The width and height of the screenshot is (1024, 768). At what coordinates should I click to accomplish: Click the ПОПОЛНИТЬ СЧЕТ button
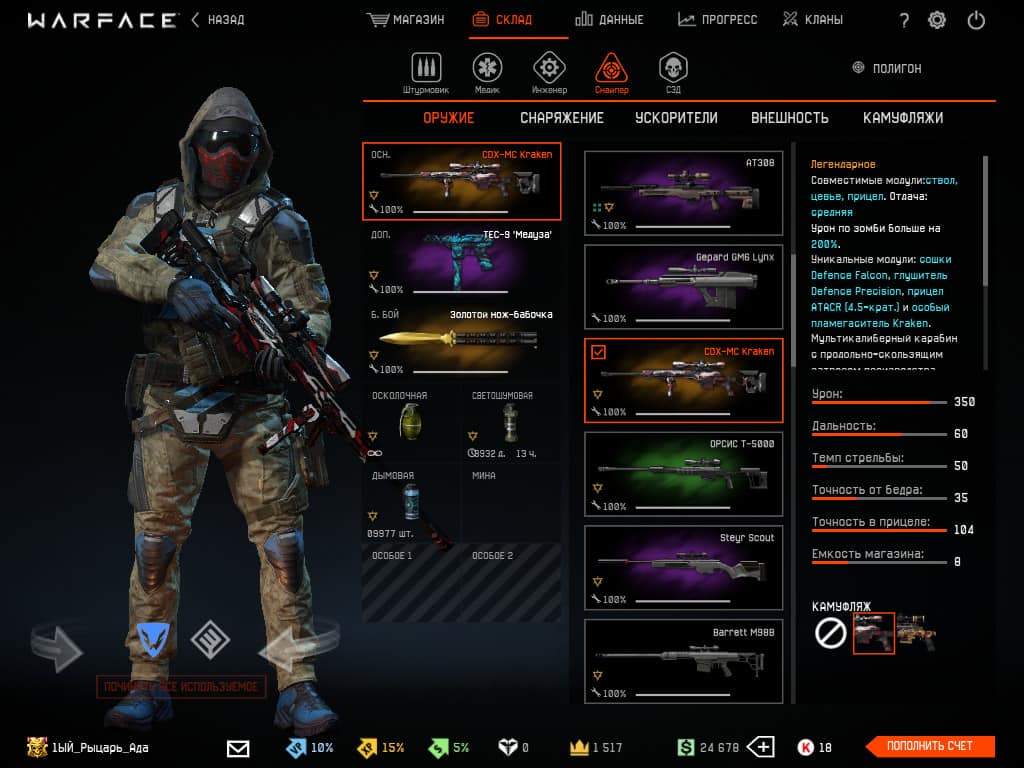coord(929,746)
